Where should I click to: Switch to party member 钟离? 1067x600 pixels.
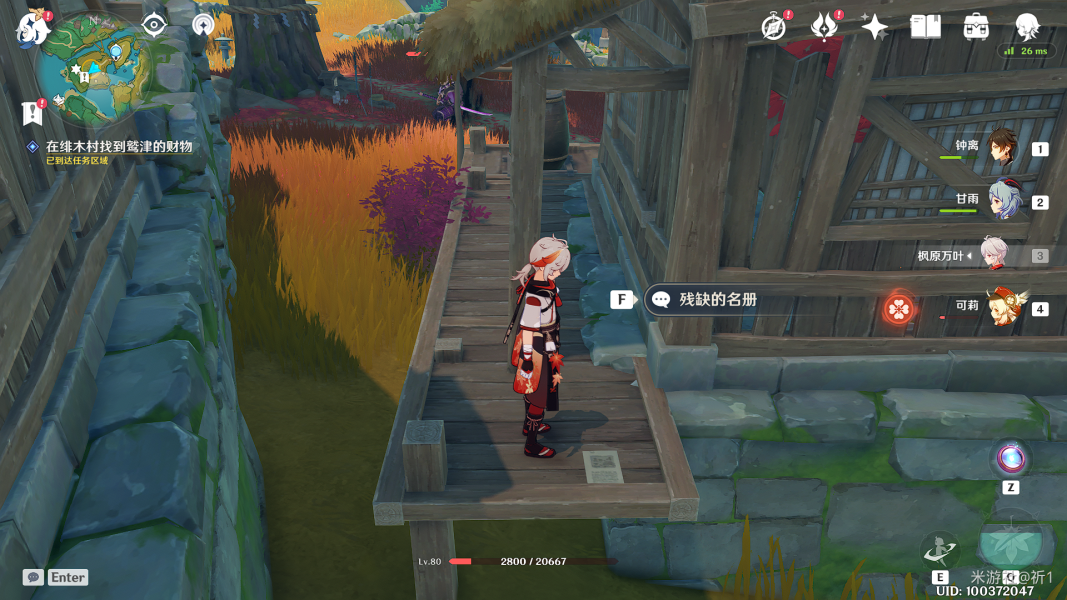pos(1001,147)
